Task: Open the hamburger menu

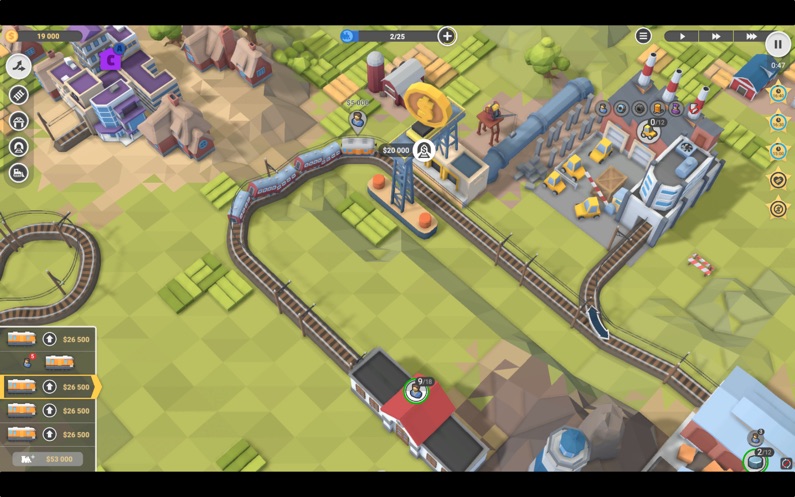Action: tap(643, 37)
